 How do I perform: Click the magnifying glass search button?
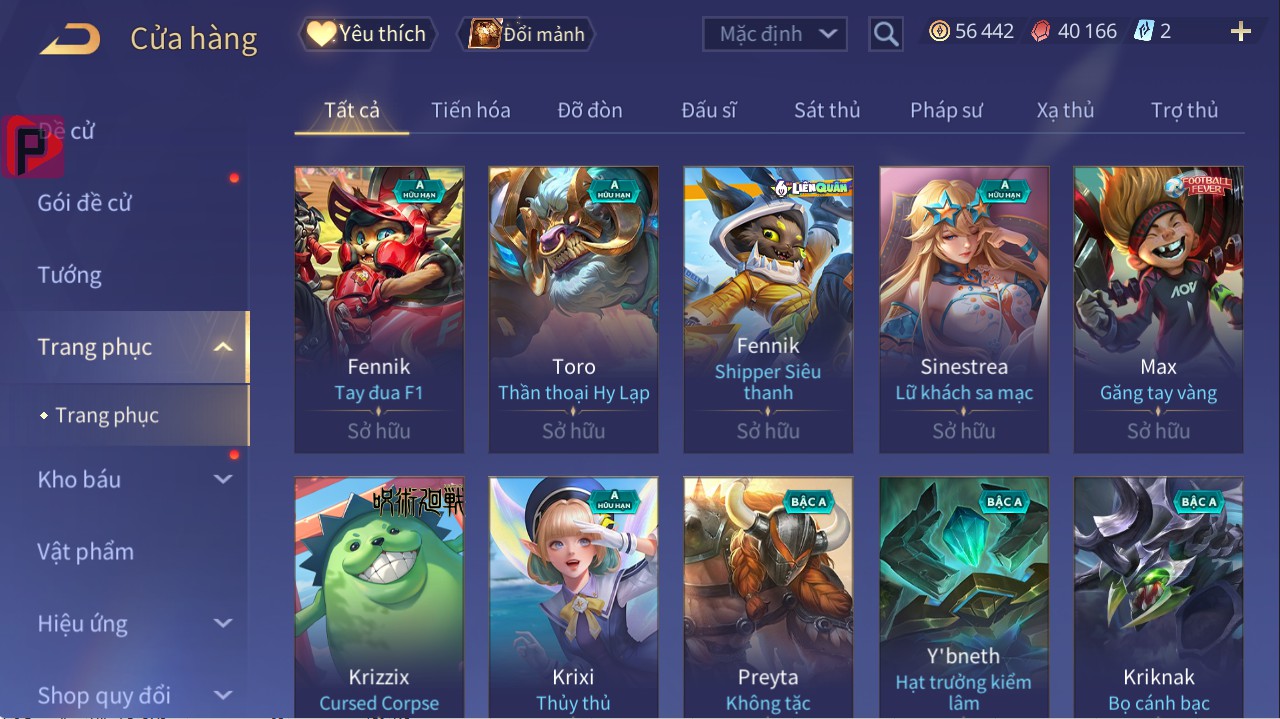[x=886, y=35]
